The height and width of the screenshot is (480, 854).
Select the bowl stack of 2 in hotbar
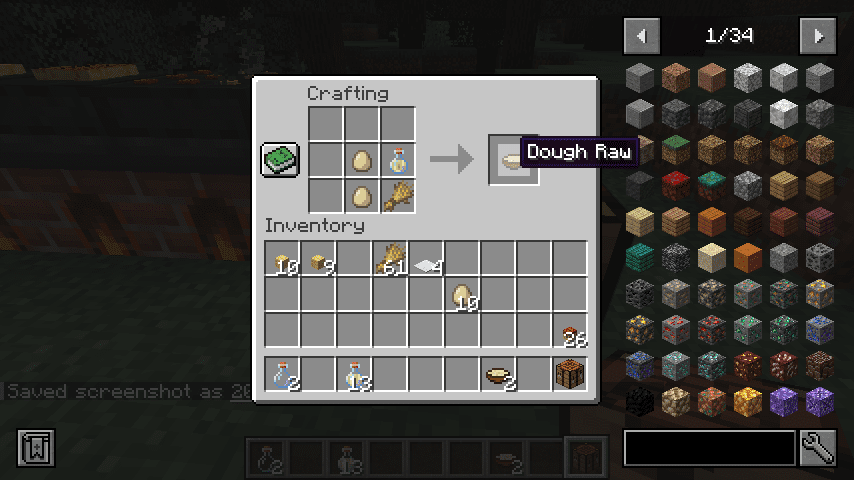pos(497,375)
